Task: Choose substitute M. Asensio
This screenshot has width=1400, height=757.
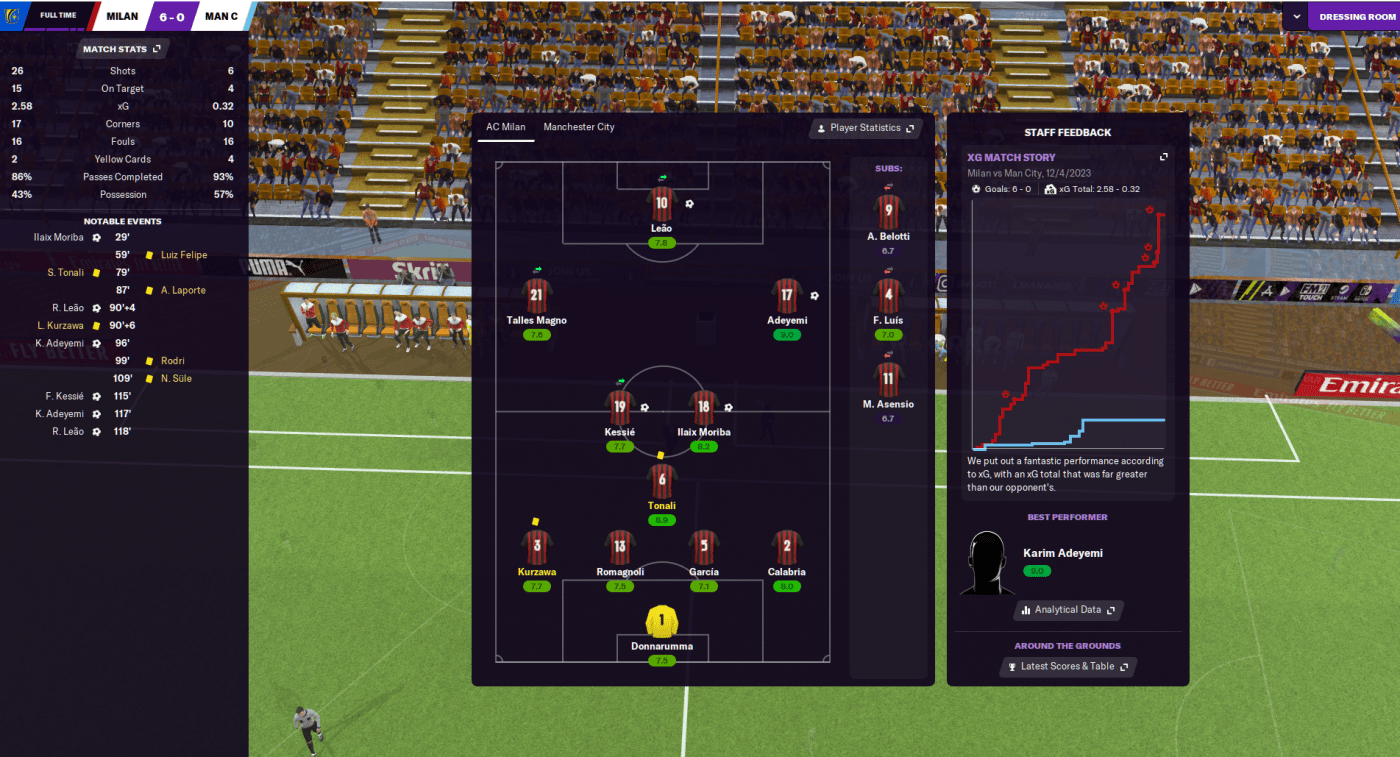Action: 887,380
